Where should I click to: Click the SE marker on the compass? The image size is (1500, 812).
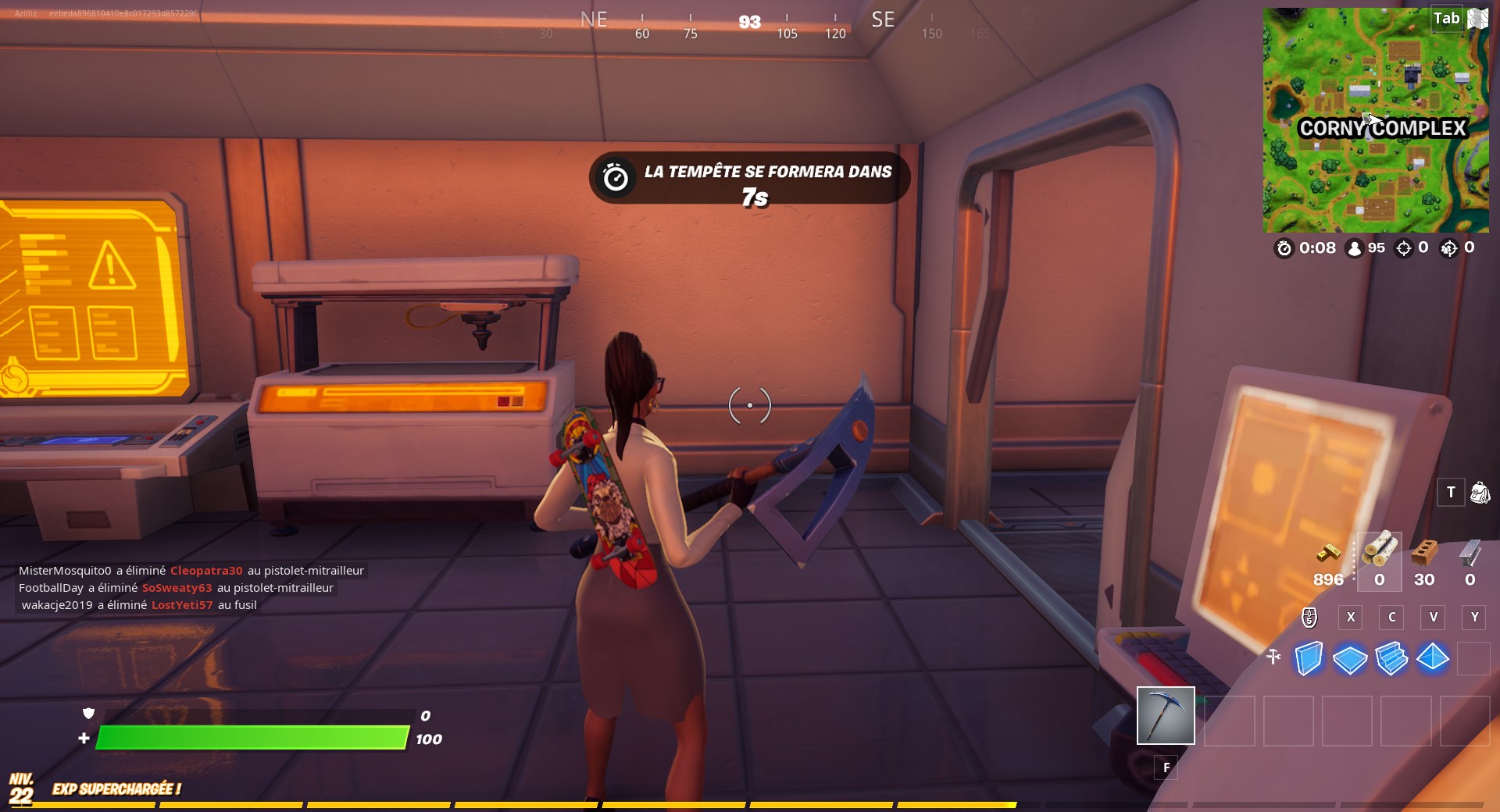point(884,20)
